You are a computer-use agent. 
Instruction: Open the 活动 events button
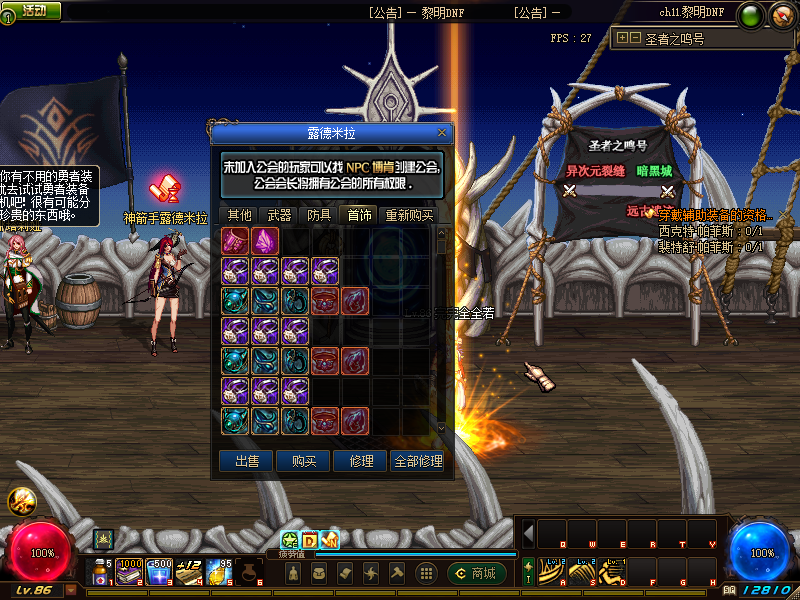(x=33, y=11)
